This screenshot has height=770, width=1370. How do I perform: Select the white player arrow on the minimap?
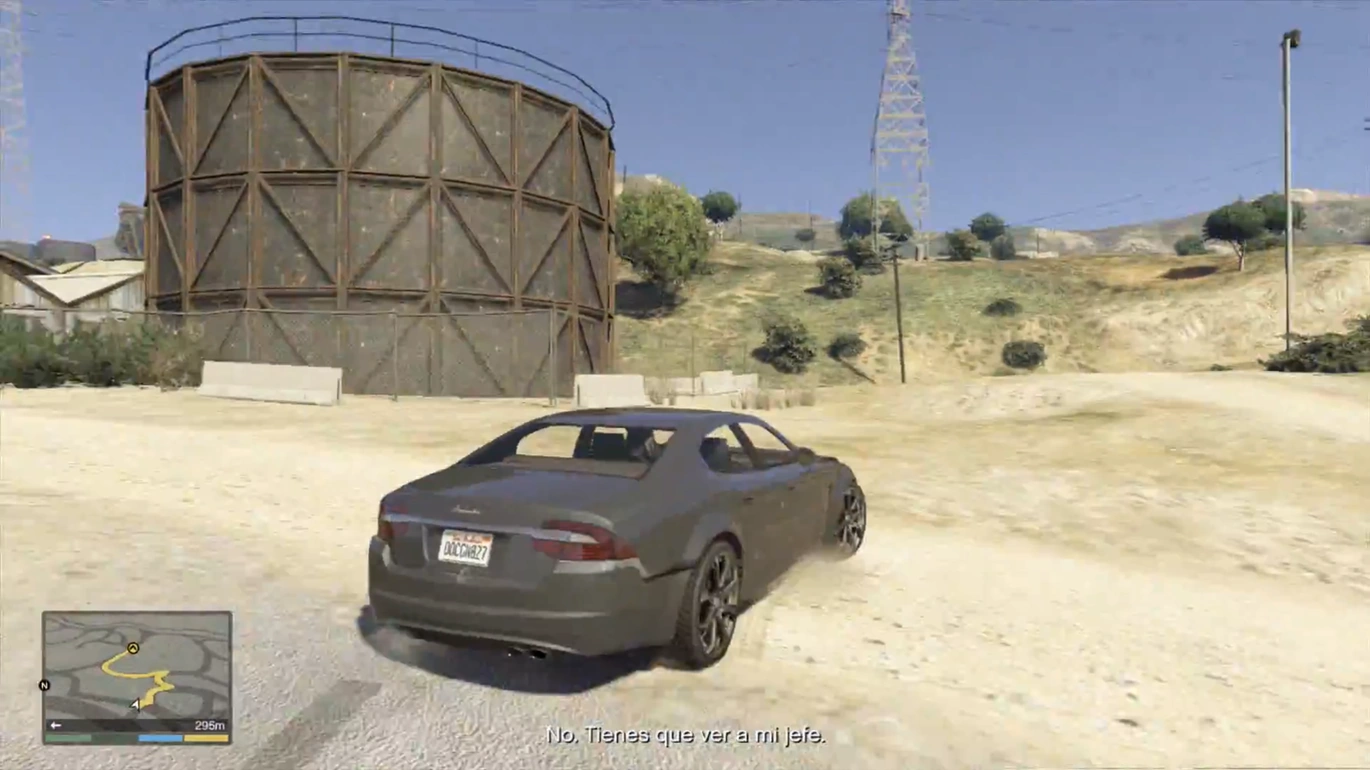(135, 703)
